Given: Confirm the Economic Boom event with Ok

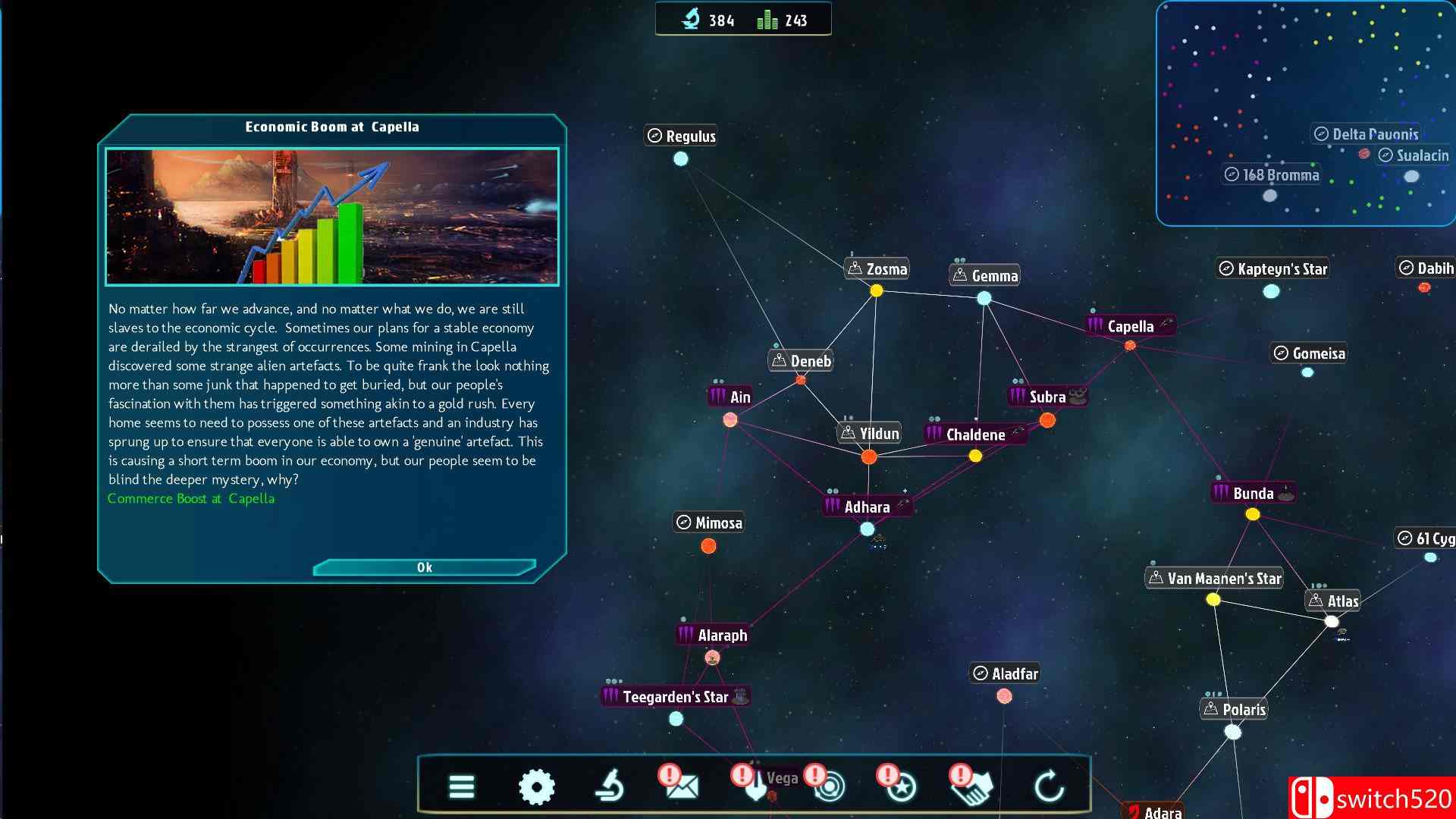Looking at the screenshot, I should tap(424, 566).
